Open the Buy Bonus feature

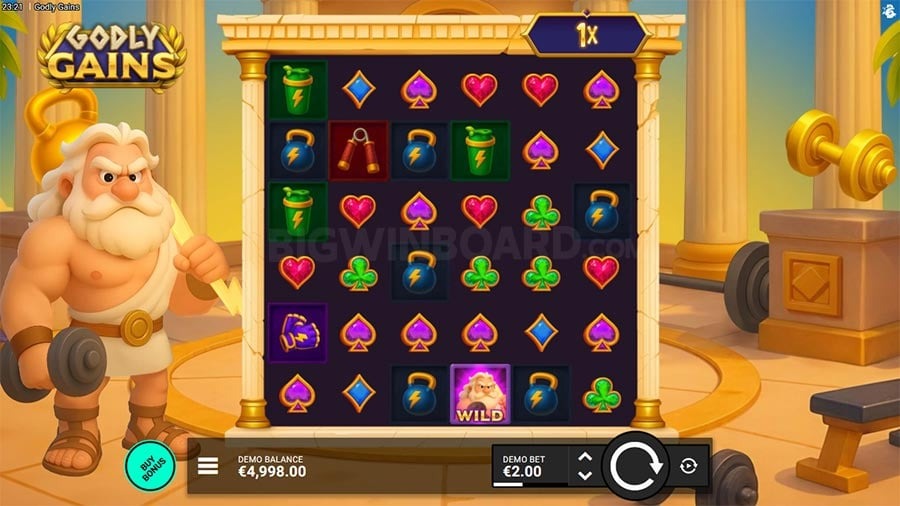coord(150,465)
